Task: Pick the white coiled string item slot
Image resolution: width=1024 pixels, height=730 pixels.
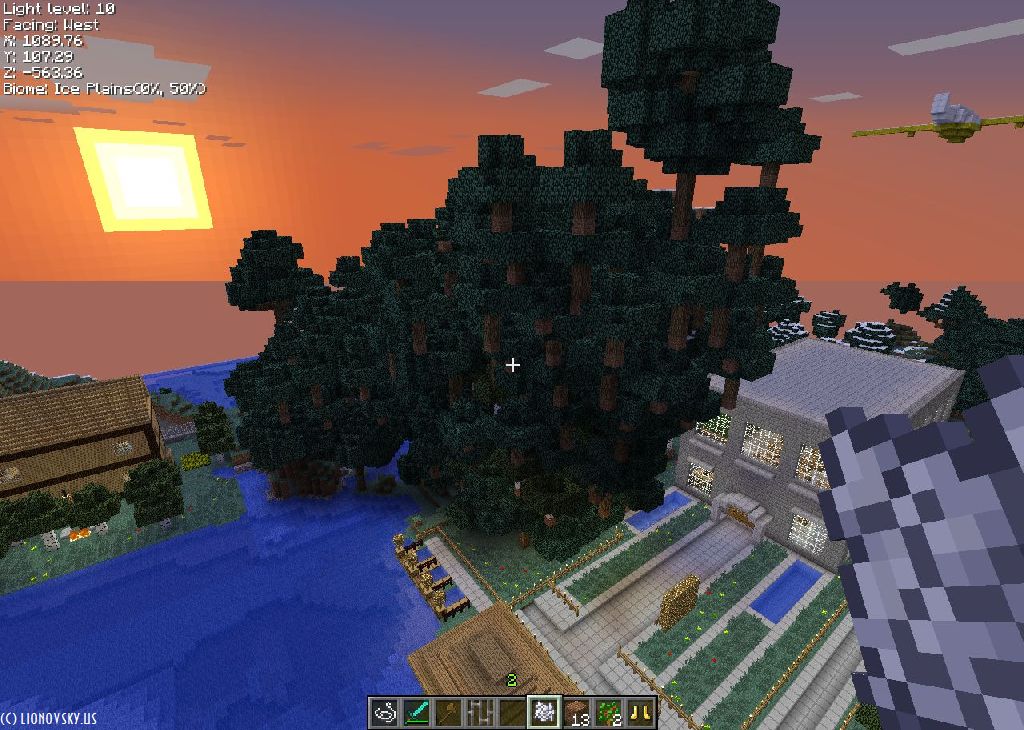Action: click(384, 712)
